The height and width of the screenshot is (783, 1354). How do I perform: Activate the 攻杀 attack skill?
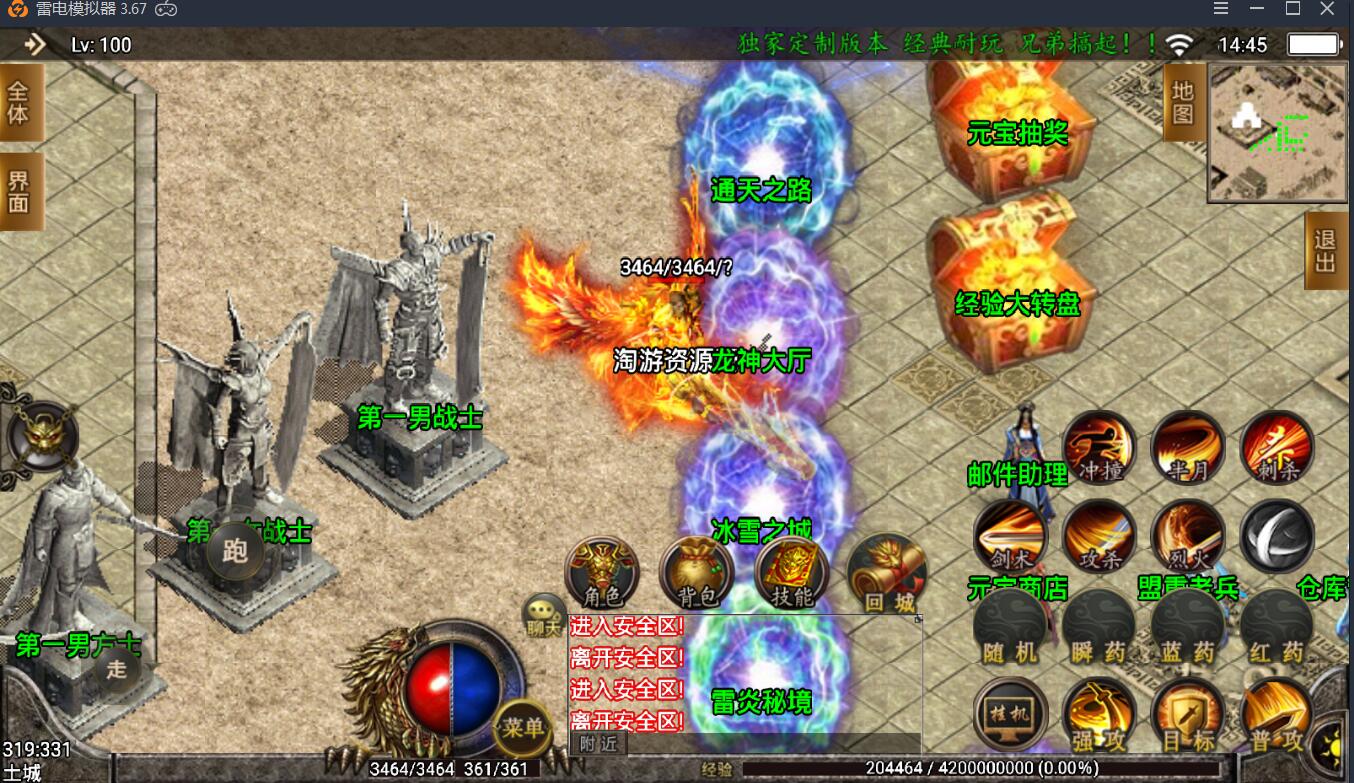1099,536
